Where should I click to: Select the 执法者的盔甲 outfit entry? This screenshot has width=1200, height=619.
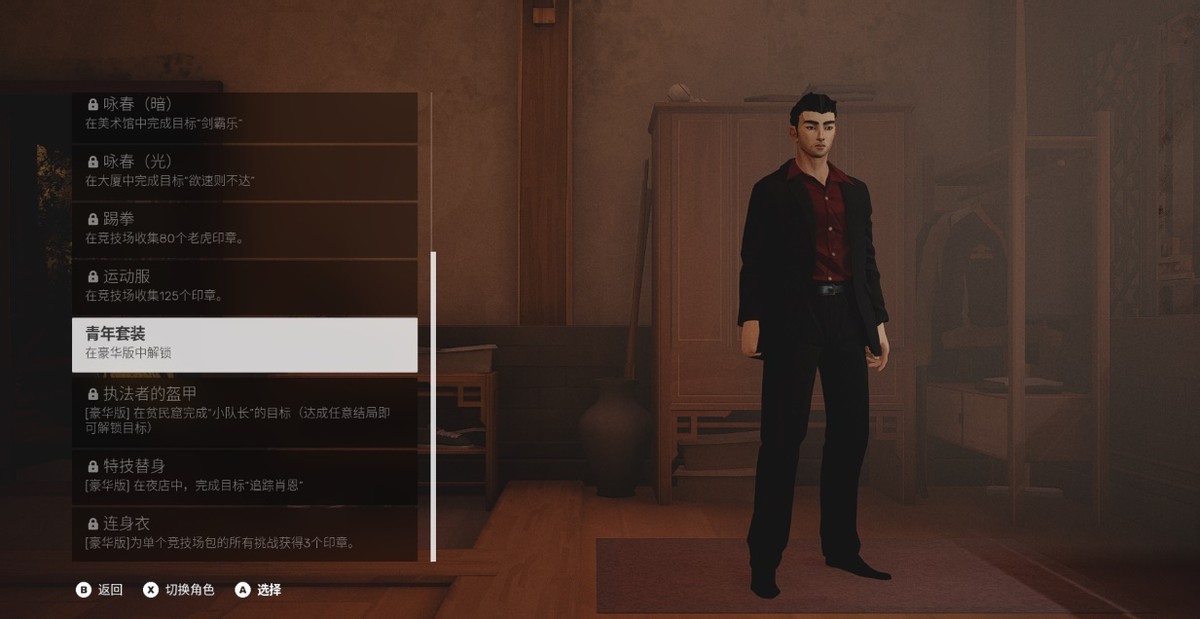tap(245, 410)
